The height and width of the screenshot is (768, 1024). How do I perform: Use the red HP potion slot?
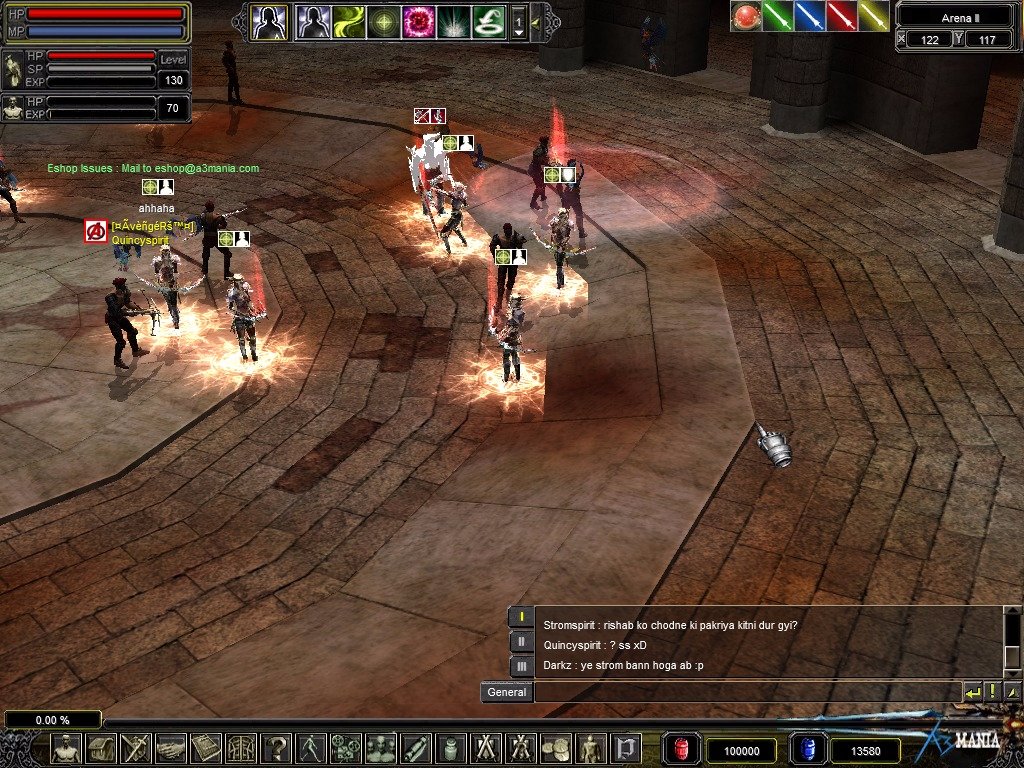pos(682,749)
